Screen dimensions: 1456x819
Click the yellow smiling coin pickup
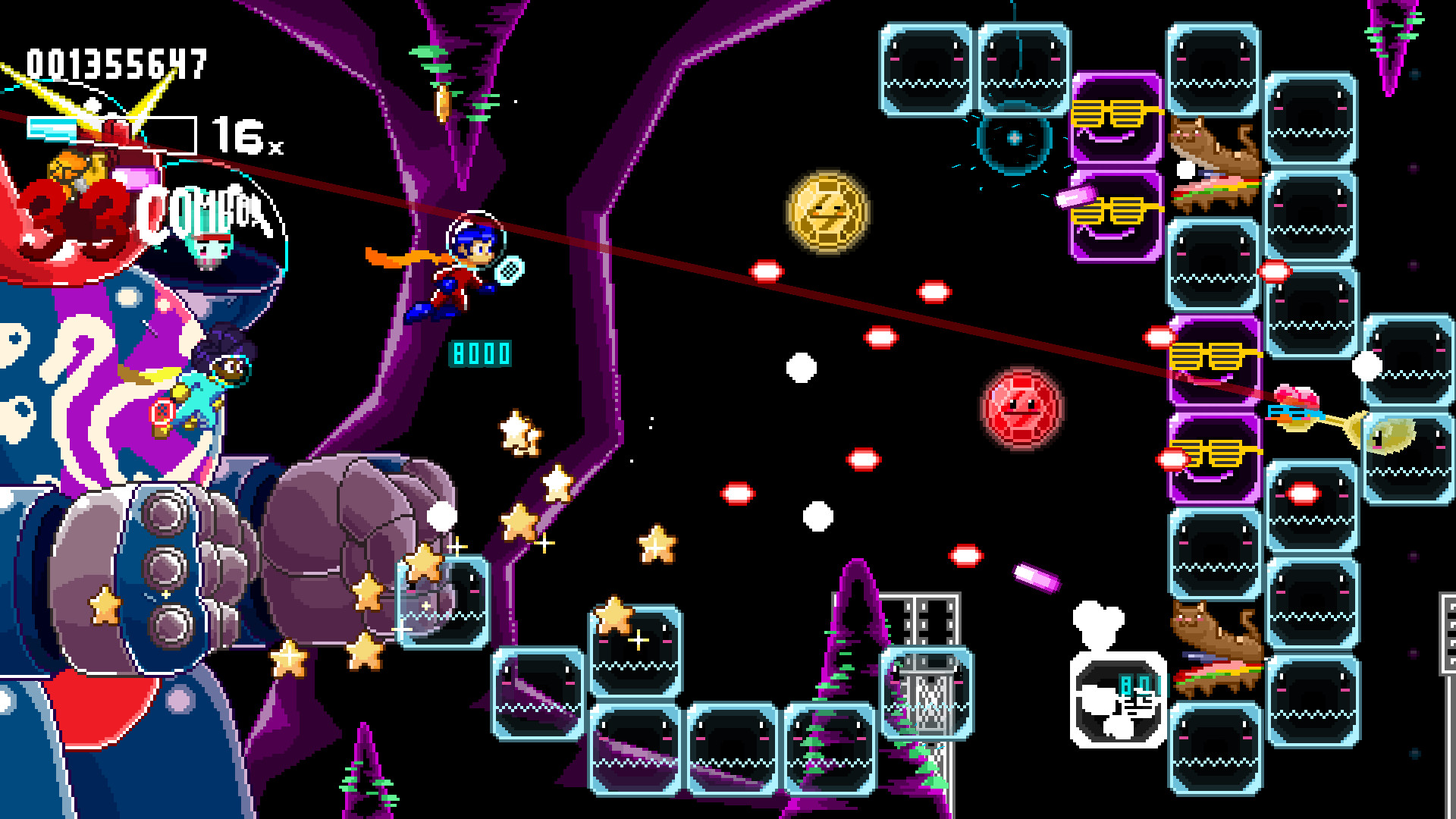point(829,213)
